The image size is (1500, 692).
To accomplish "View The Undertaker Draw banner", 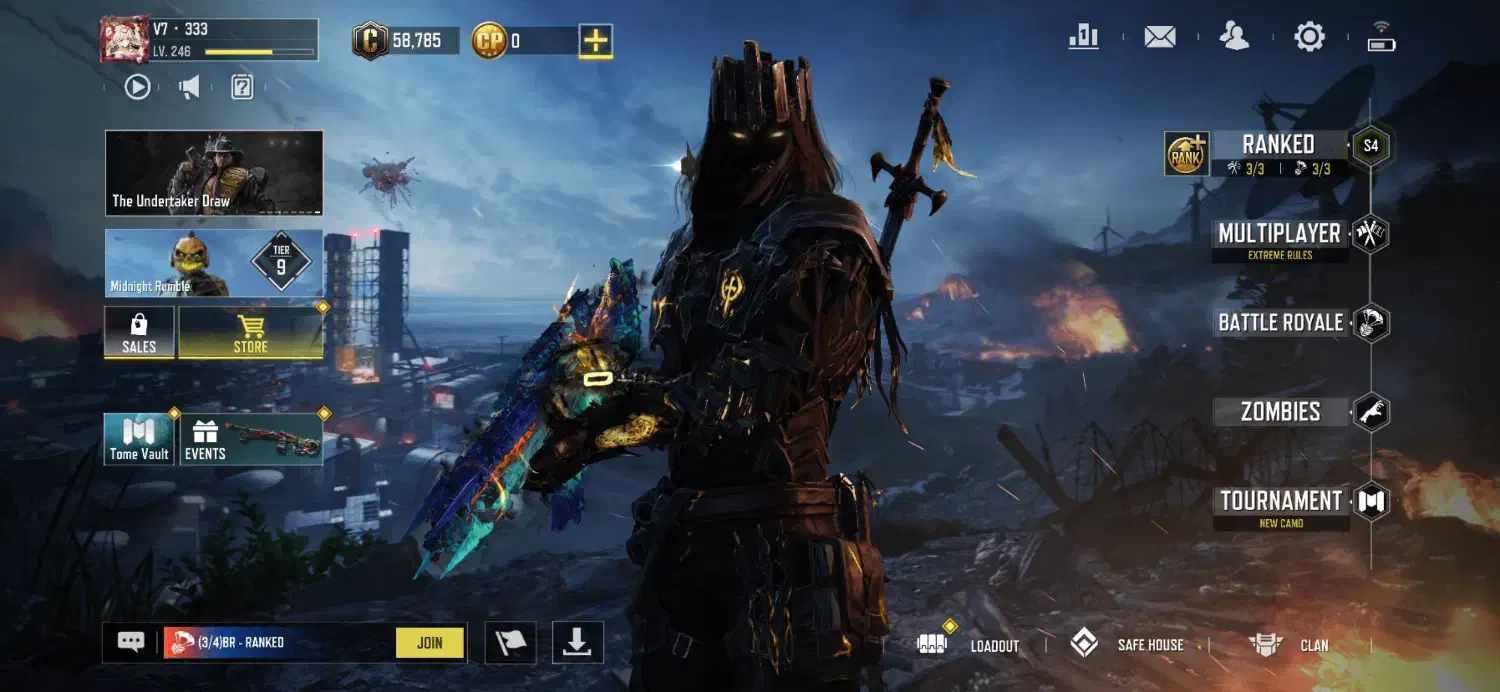I will (x=214, y=173).
